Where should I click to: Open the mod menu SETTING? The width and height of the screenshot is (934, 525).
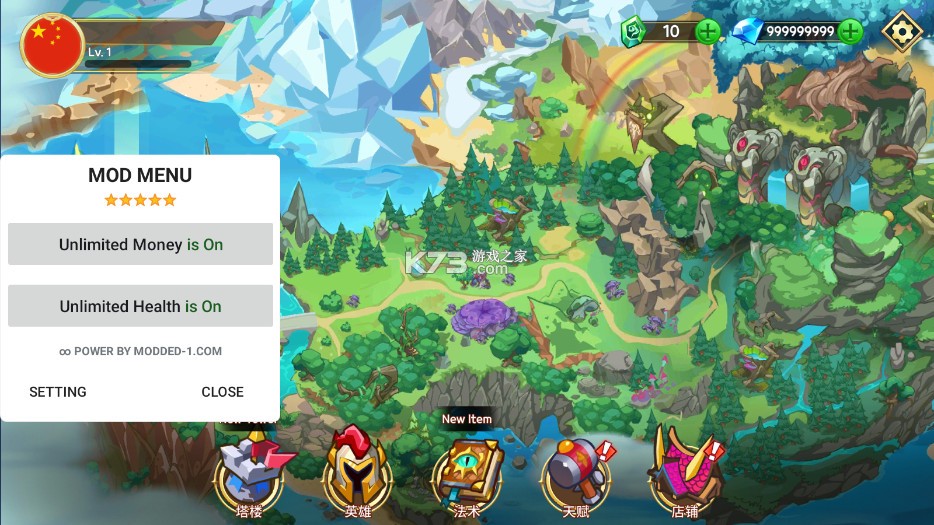(x=58, y=392)
